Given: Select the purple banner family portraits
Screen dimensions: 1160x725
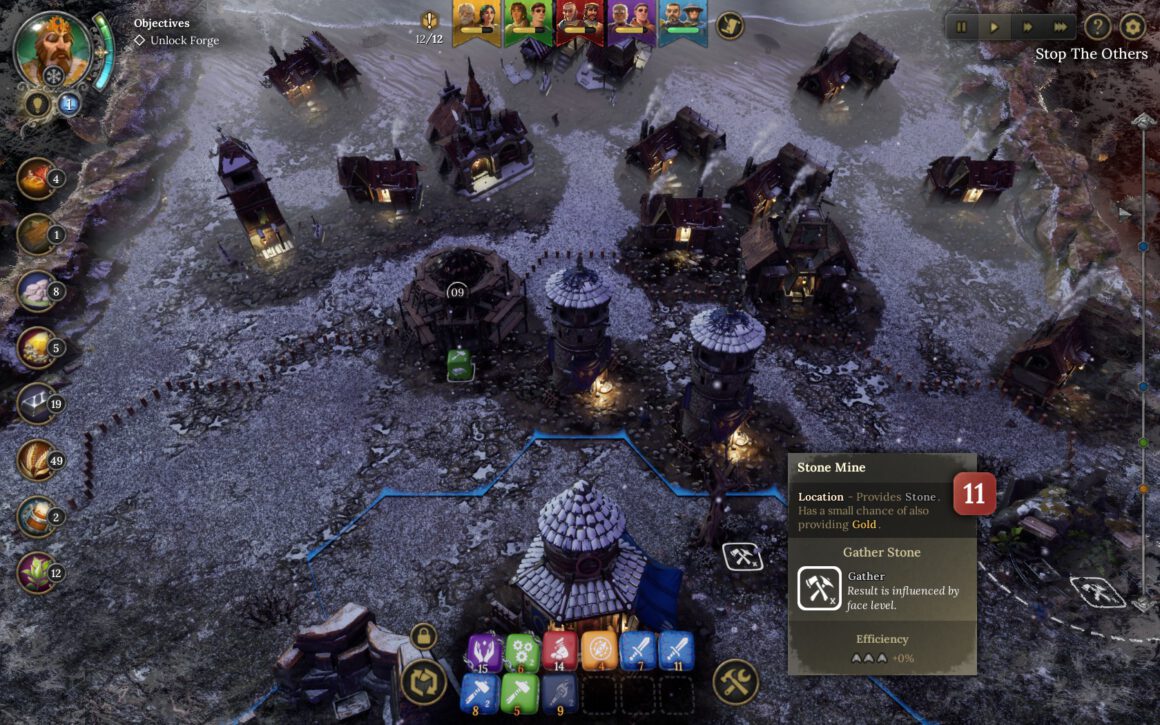Looking at the screenshot, I should pos(632,20).
